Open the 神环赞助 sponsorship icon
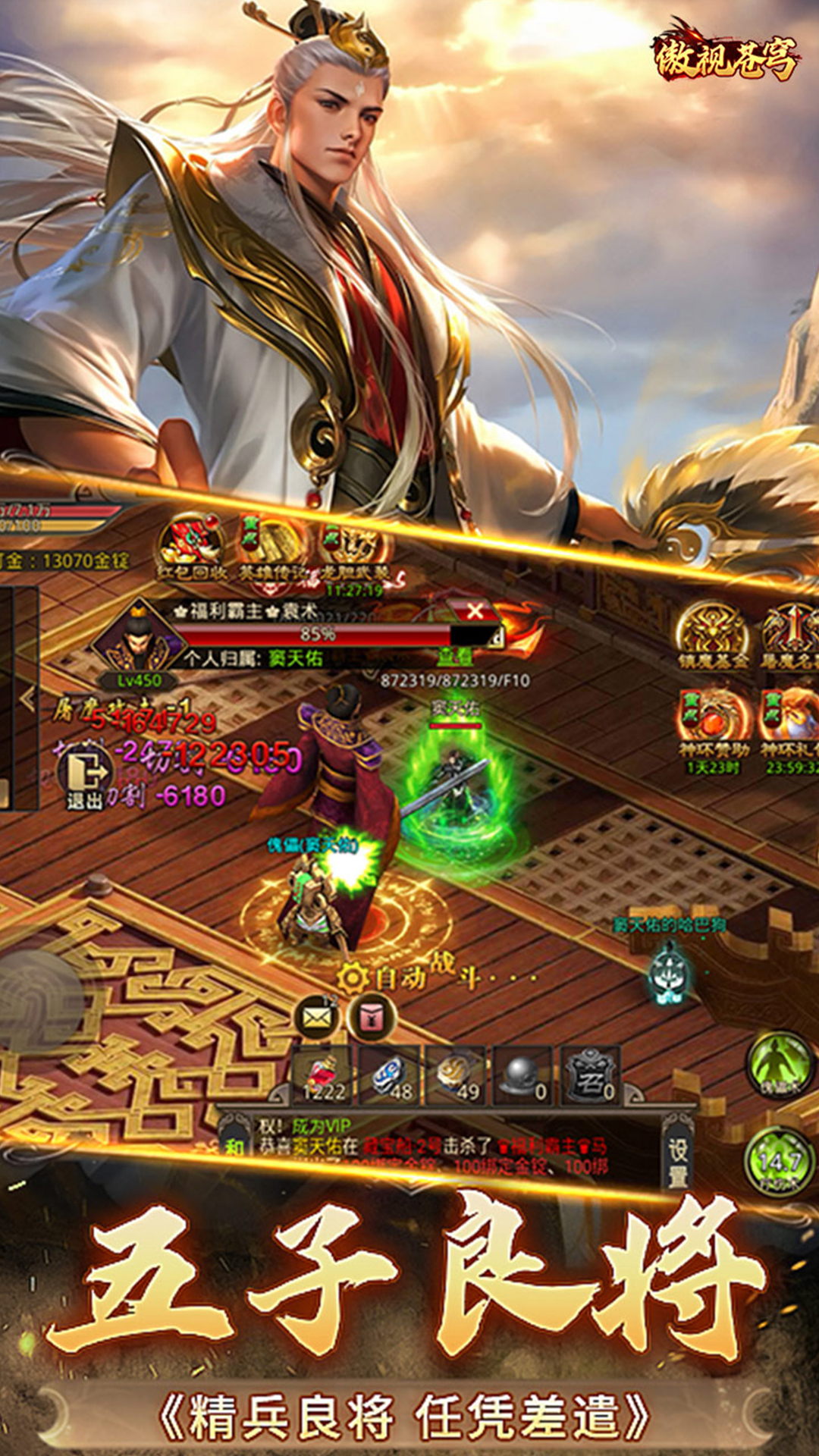Image resolution: width=819 pixels, height=1456 pixels. click(714, 724)
